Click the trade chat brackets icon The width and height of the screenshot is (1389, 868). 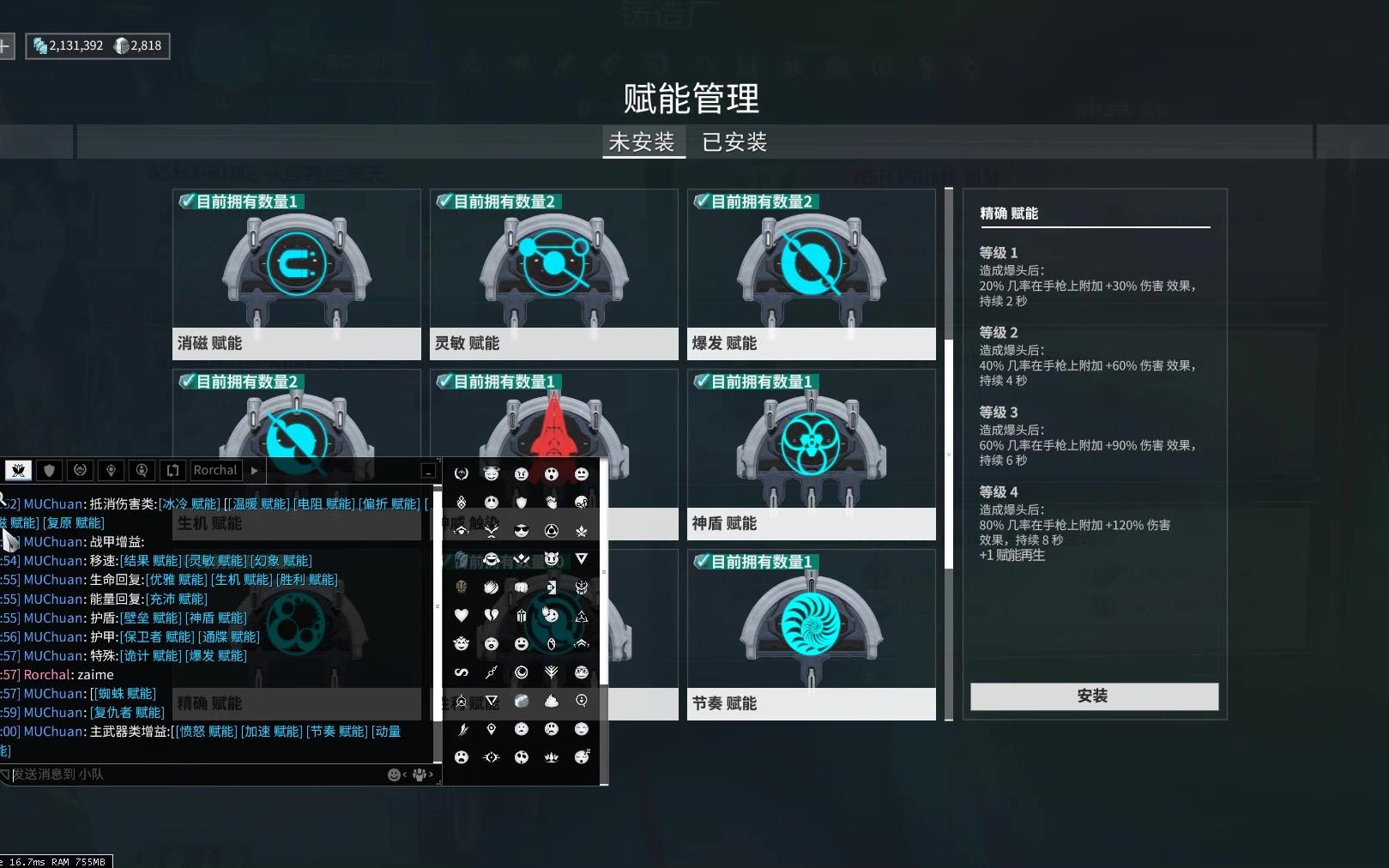[x=172, y=470]
